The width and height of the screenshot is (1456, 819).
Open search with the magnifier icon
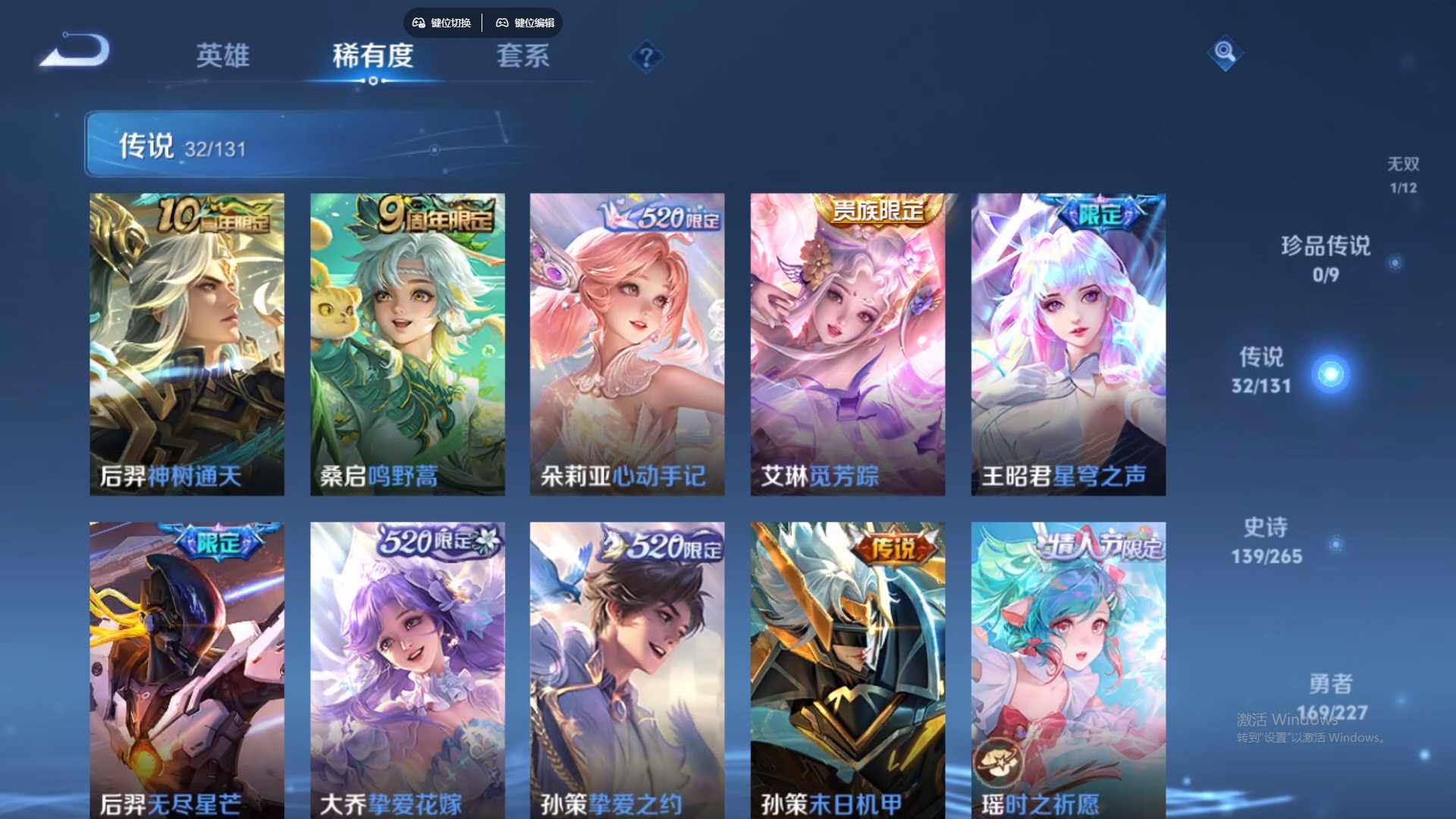(x=1227, y=54)
